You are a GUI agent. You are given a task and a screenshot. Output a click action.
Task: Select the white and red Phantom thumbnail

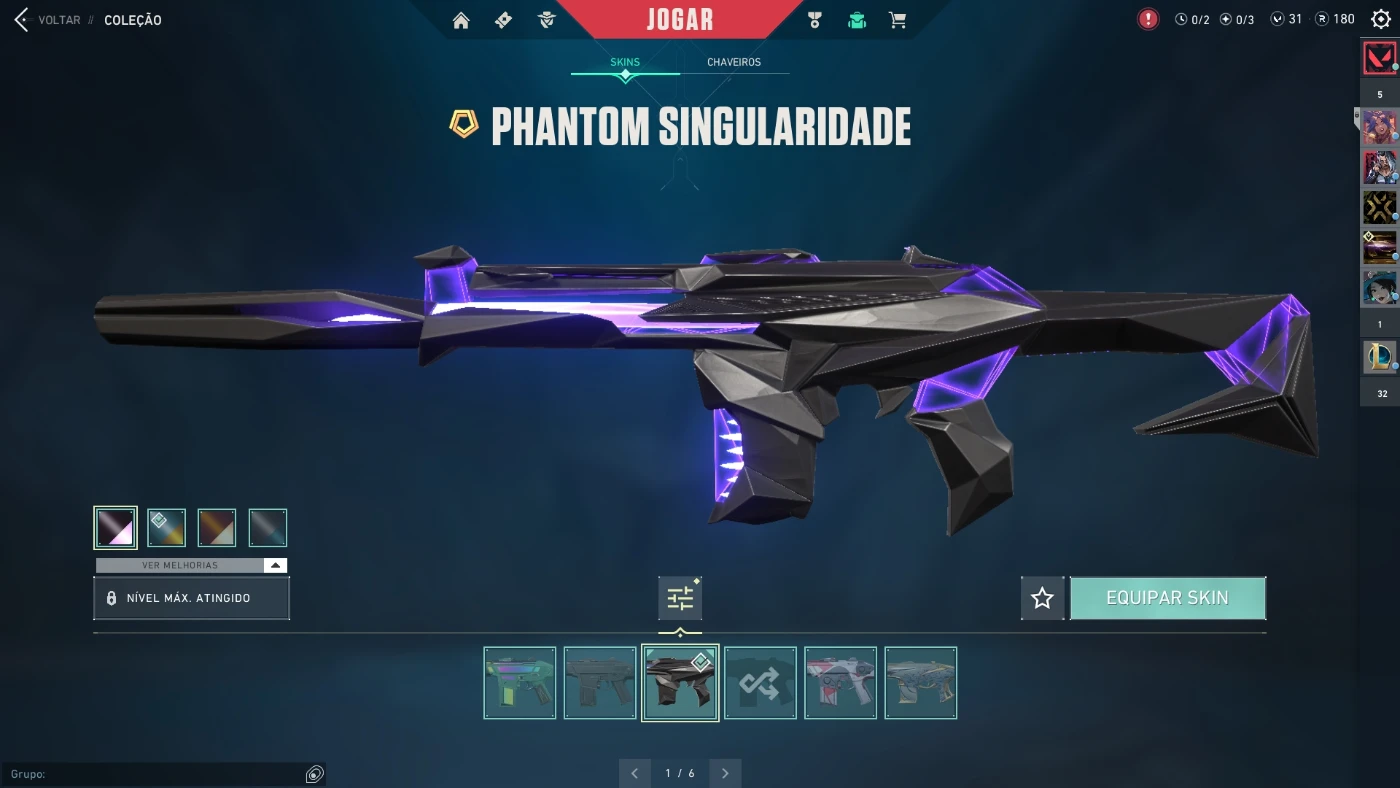tap(840, 683)
